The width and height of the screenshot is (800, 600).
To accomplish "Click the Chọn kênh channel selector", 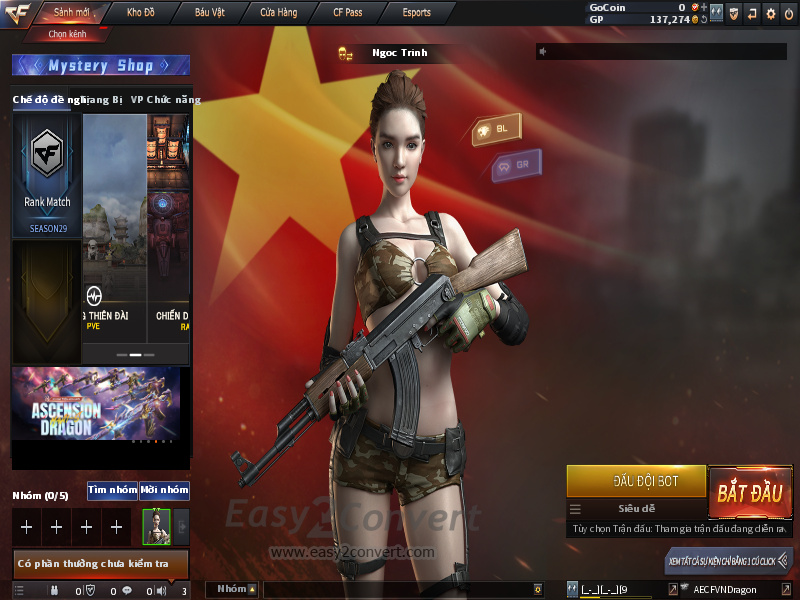I will click(x=67, y=34).
